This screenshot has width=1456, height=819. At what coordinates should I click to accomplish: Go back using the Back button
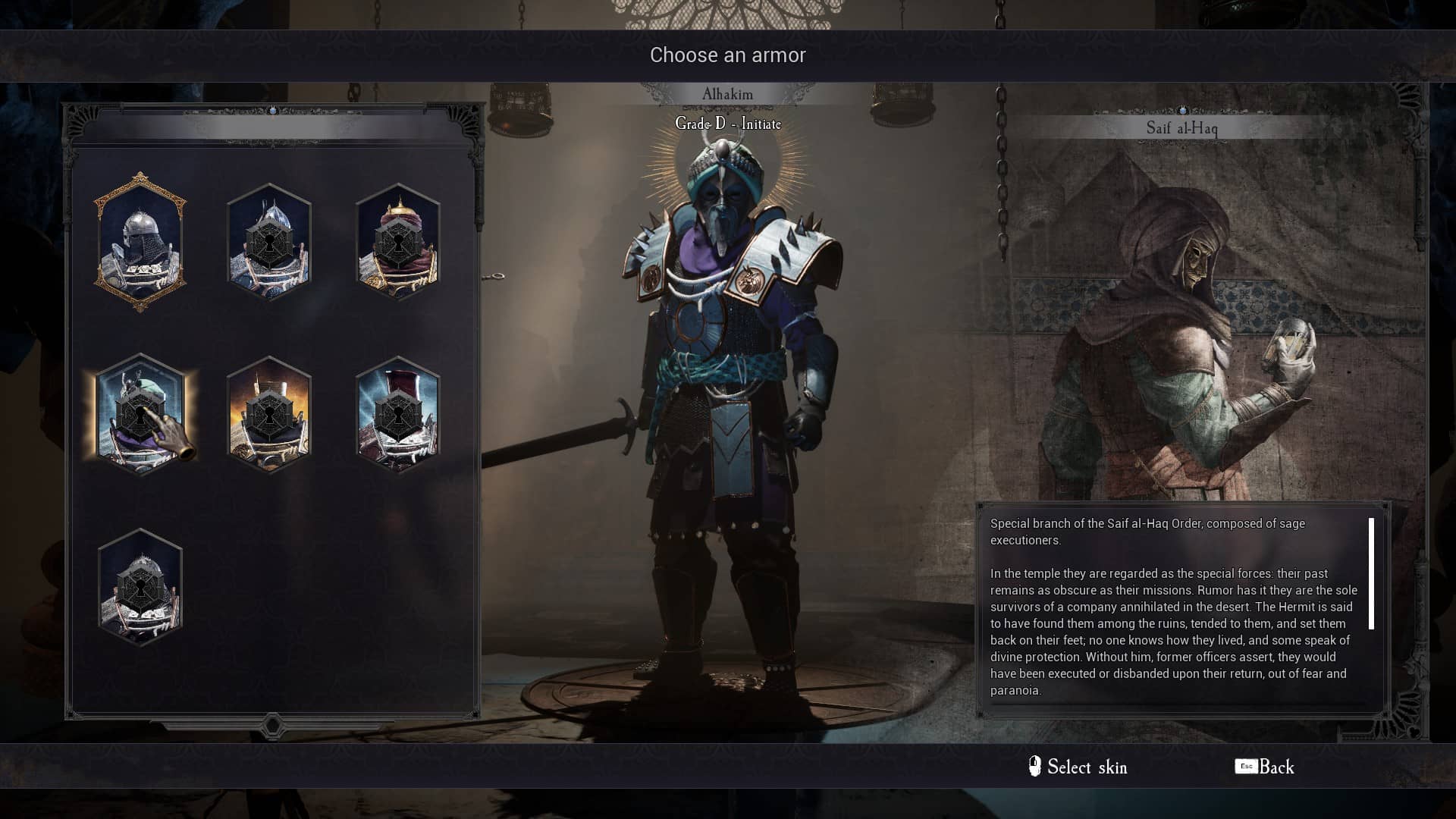1265,767
